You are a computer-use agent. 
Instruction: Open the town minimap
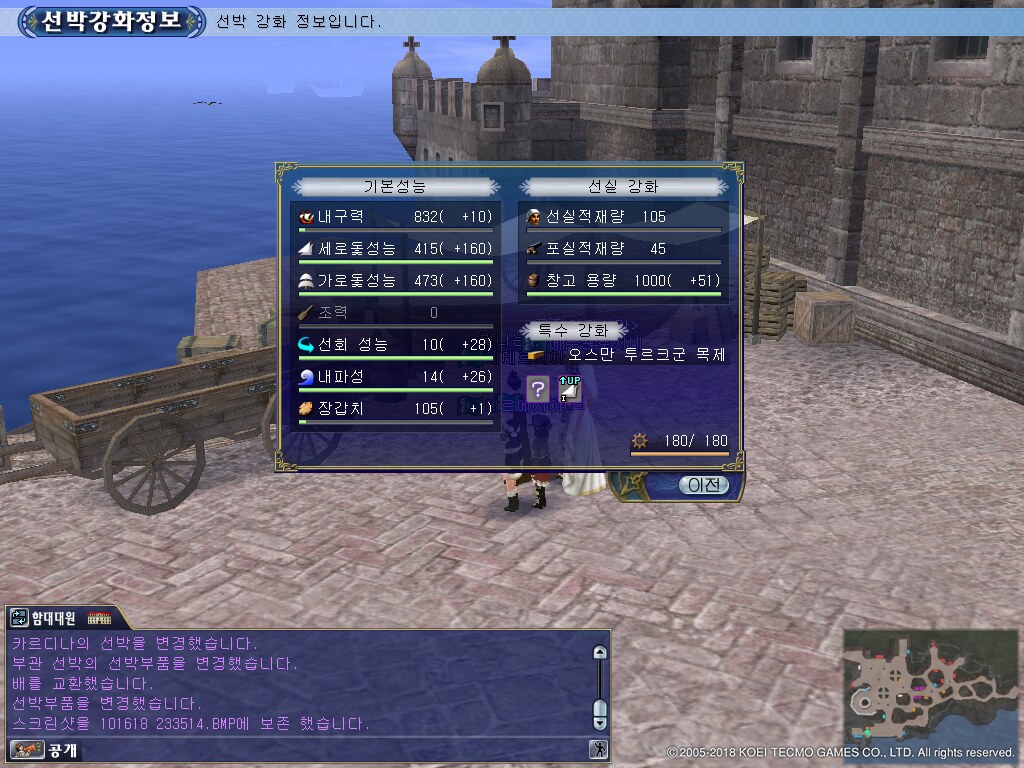[930, 685]
